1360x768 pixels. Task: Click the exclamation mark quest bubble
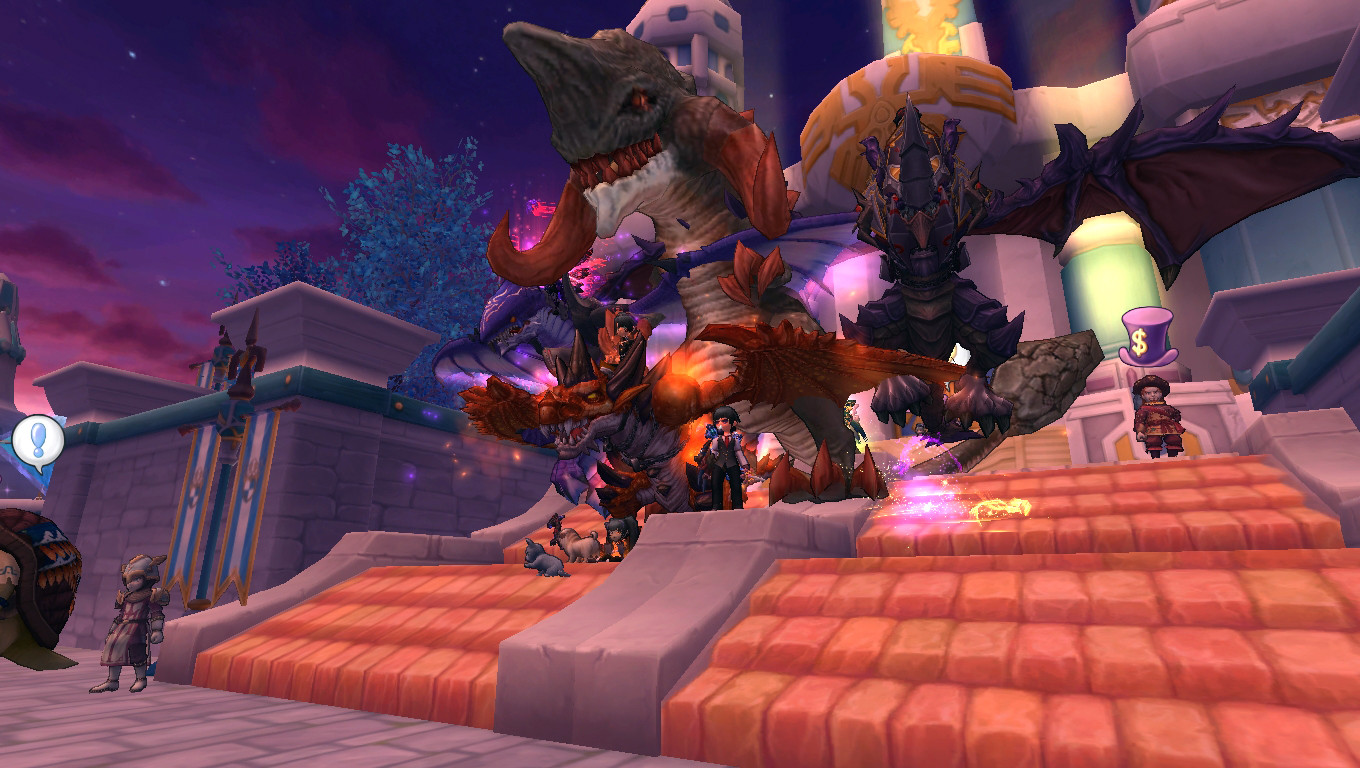(x=38, y=440)
